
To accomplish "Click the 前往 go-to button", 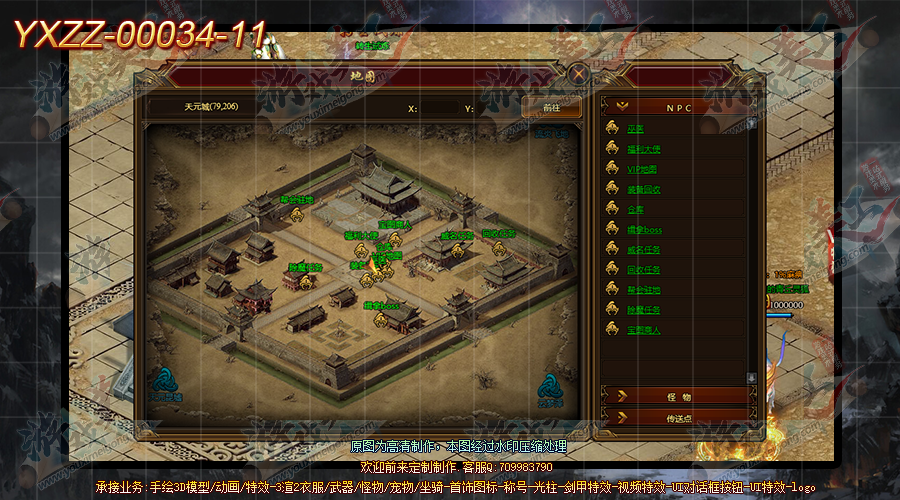I will coord(551,107).
